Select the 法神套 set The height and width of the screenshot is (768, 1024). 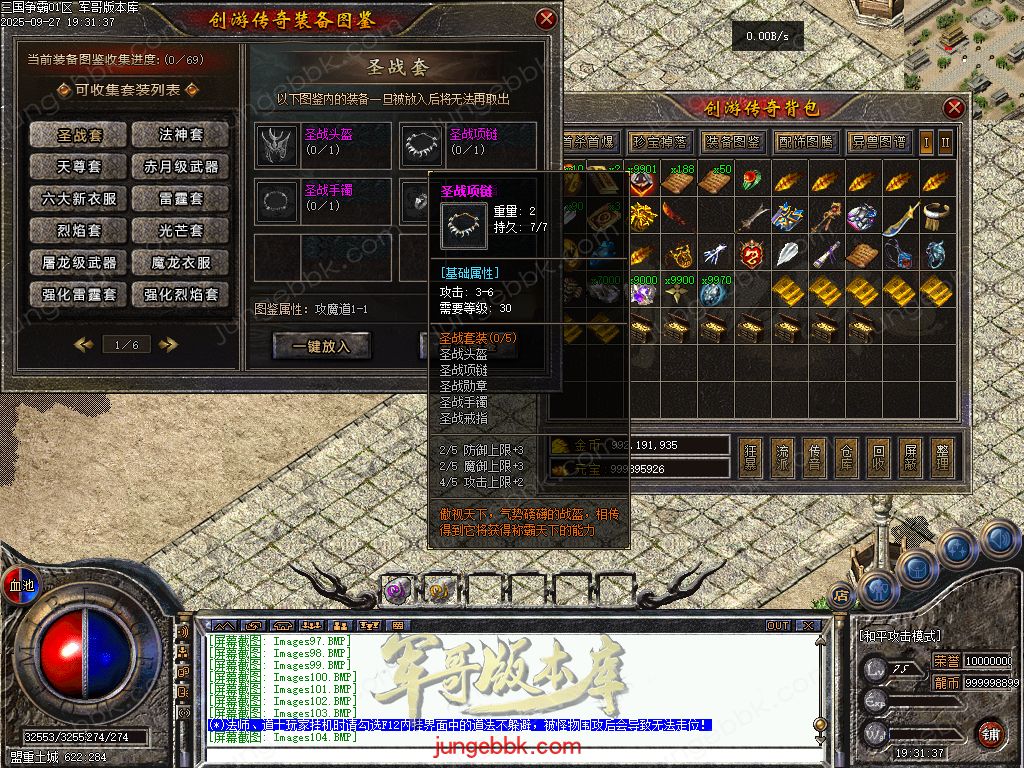click(181, 135)
